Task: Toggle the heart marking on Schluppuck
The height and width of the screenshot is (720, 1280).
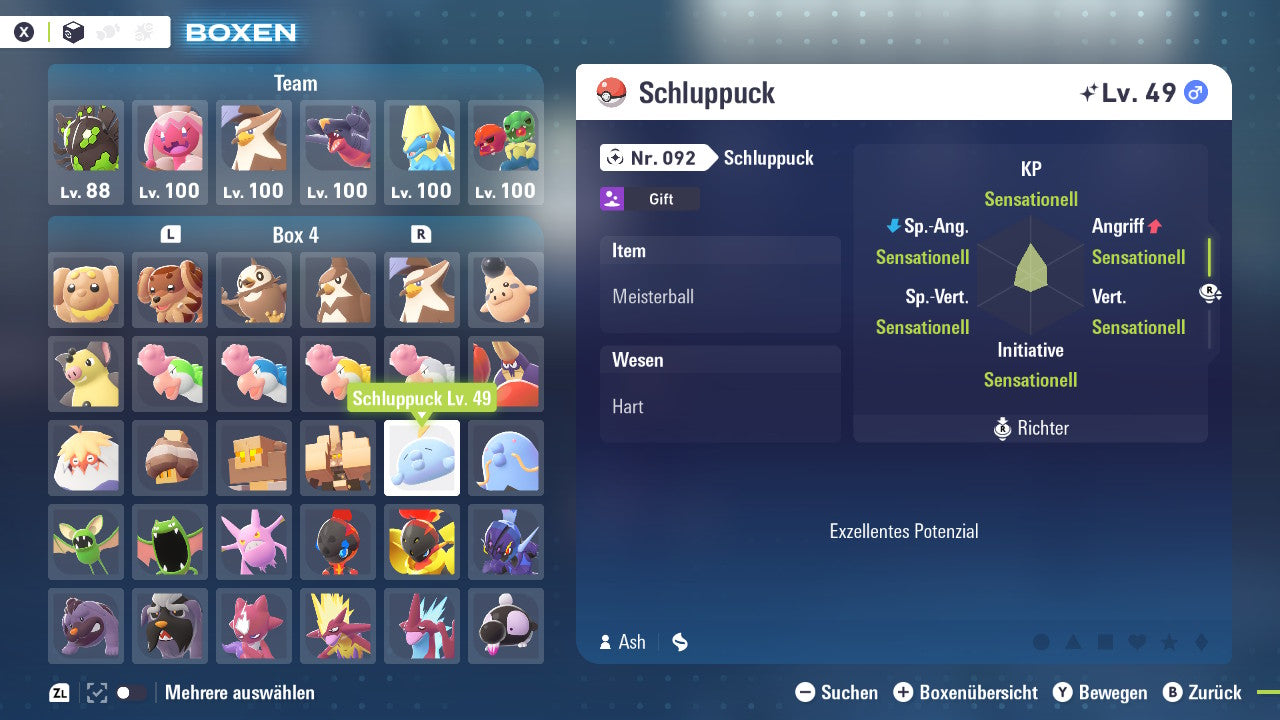Action: click(1135, 642)
